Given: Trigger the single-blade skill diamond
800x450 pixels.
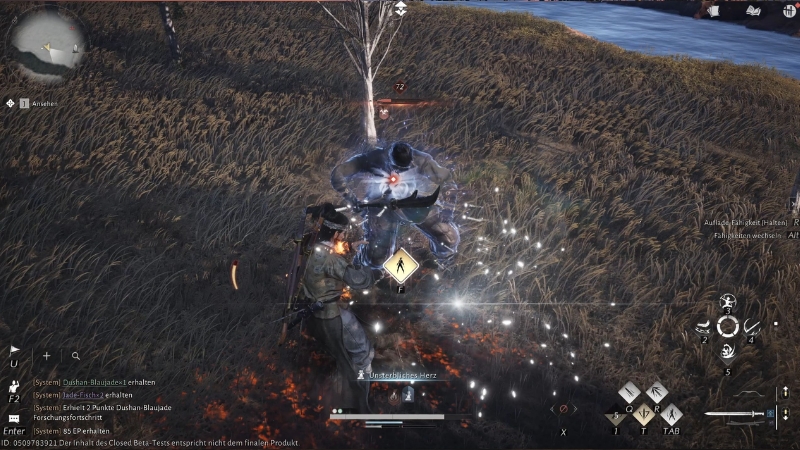Looking at the screenshot, I should point(628,393).
